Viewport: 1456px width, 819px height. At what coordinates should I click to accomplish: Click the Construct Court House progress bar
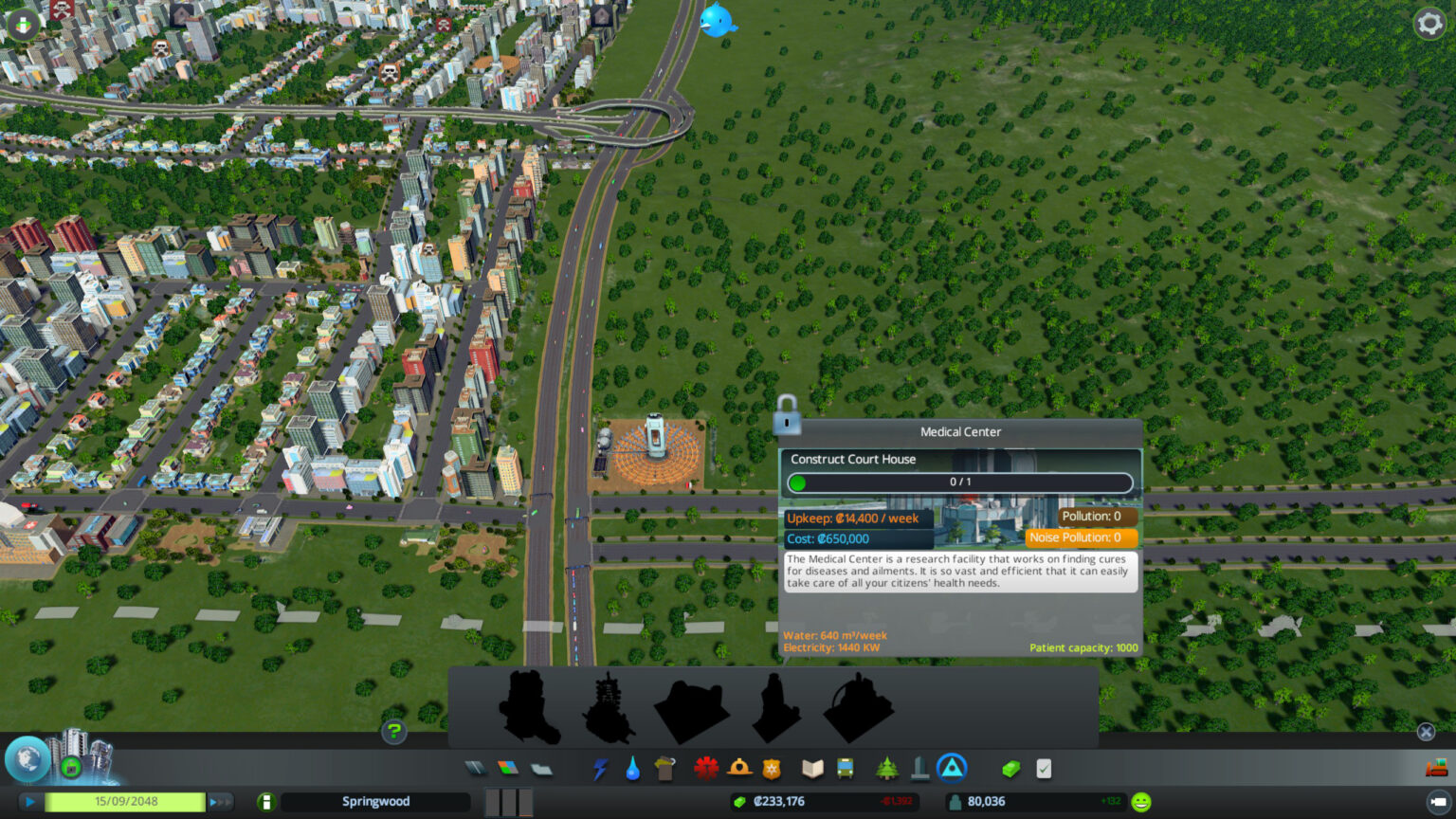pos(960,482)
